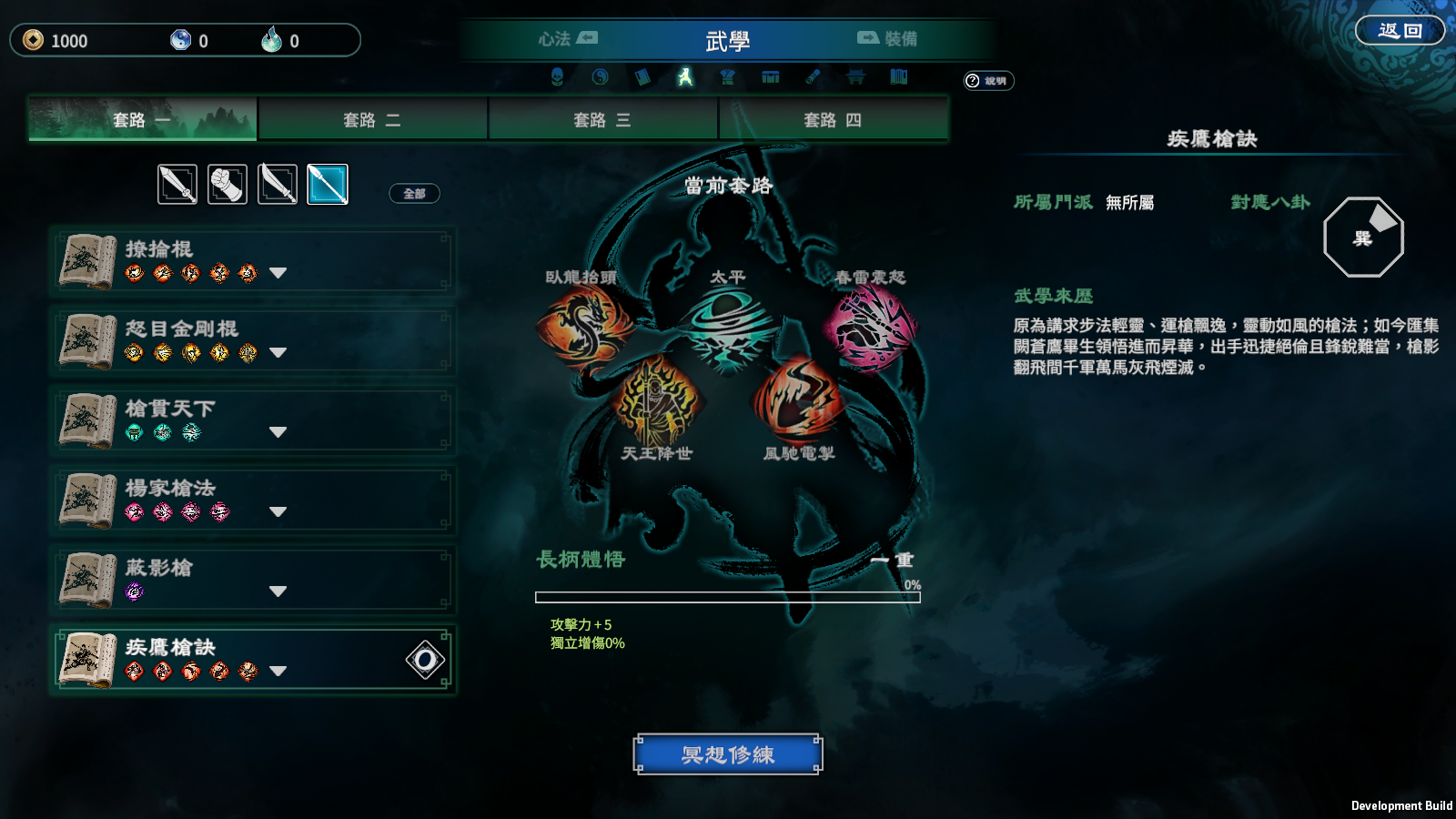Switch to the 裝備 tab
This screenshot has width=1456, height=819.
click(887, 39)
